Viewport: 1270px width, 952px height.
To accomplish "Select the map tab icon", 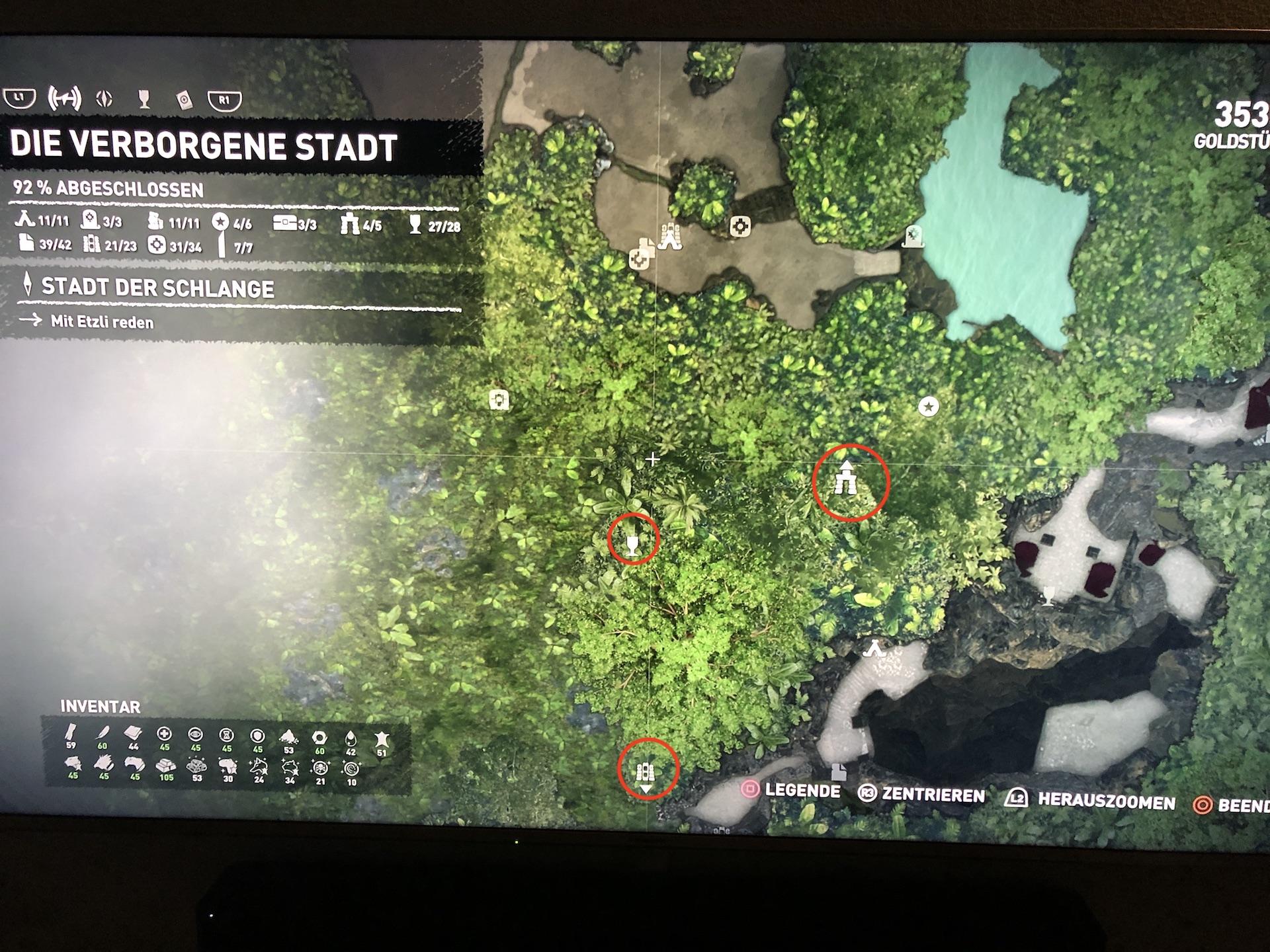I will pyautogui.click(x=64, y=99).
